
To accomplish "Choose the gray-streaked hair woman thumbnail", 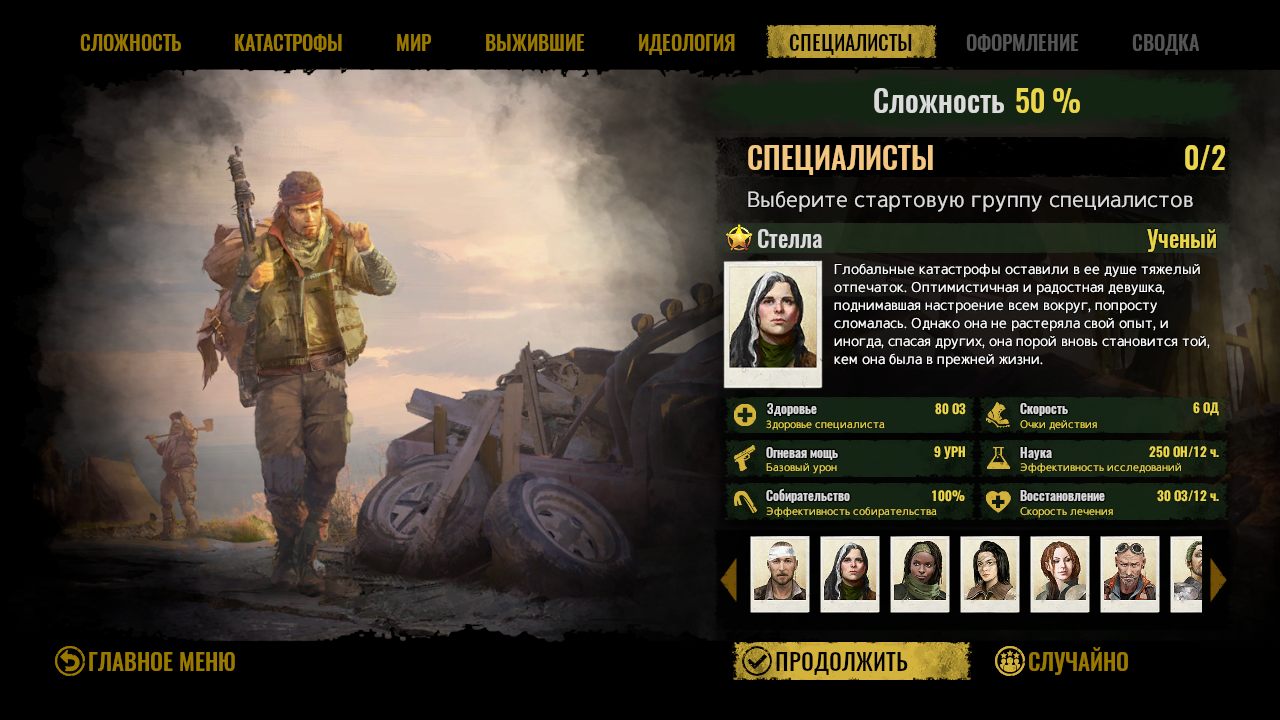I will coord(850,574).
